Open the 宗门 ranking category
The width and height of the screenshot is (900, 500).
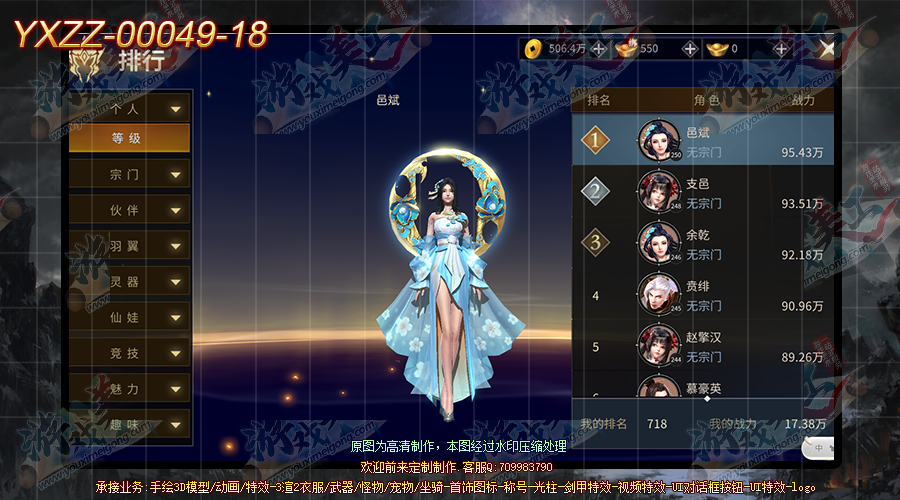point(130,175)
